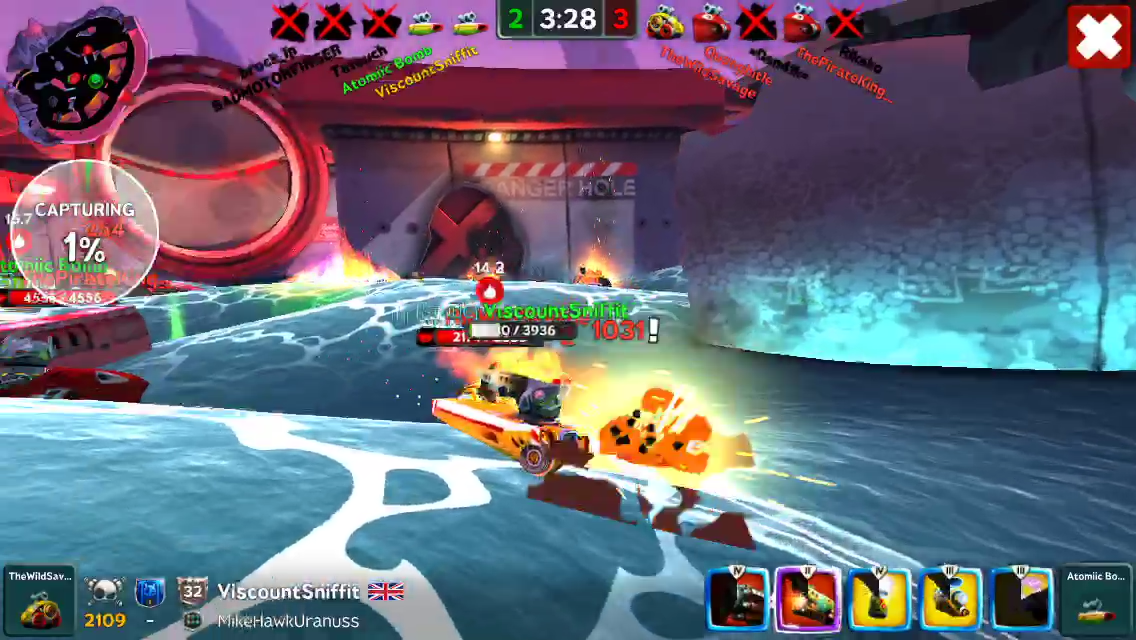Viewport: 1136px width, 640px height.
Task: Select the dark weapon slot with pink icon
Action: pos(1022,599)
